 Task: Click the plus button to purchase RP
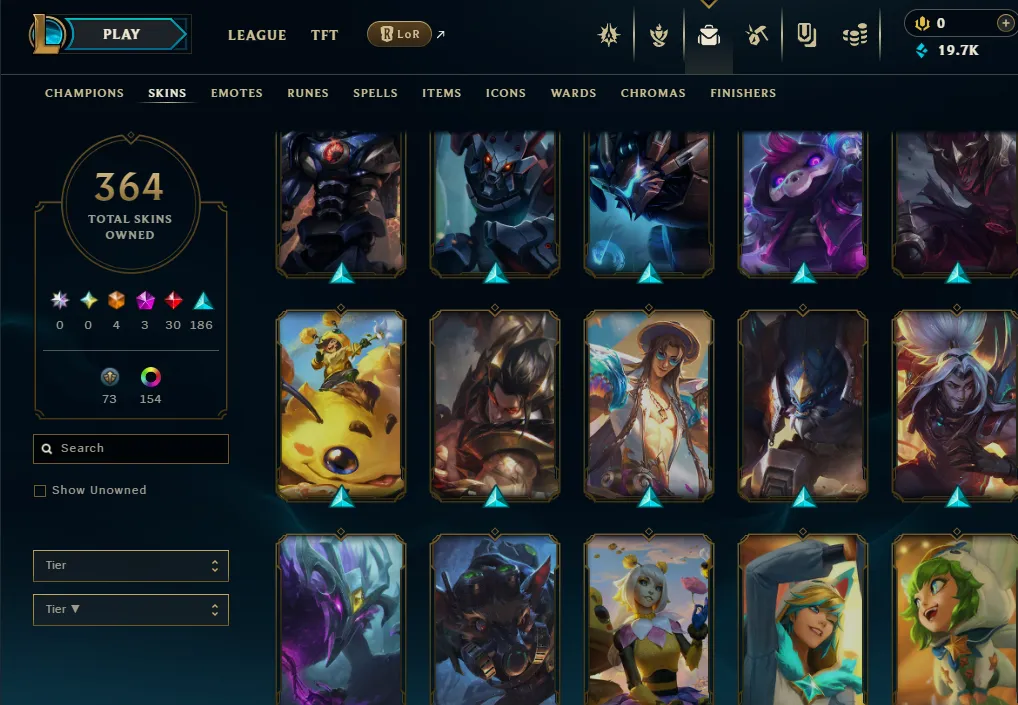[1005, 23]
